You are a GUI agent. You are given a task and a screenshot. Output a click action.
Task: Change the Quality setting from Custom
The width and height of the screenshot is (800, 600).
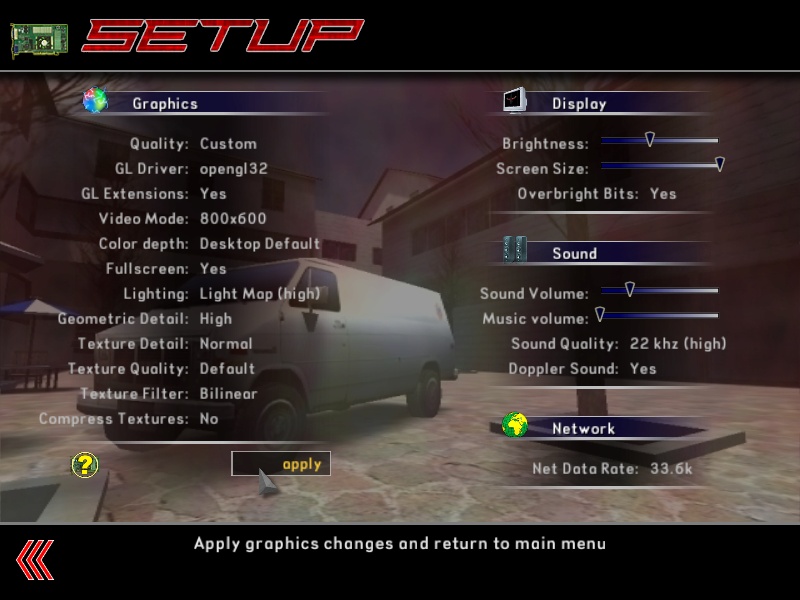[228, 144]
